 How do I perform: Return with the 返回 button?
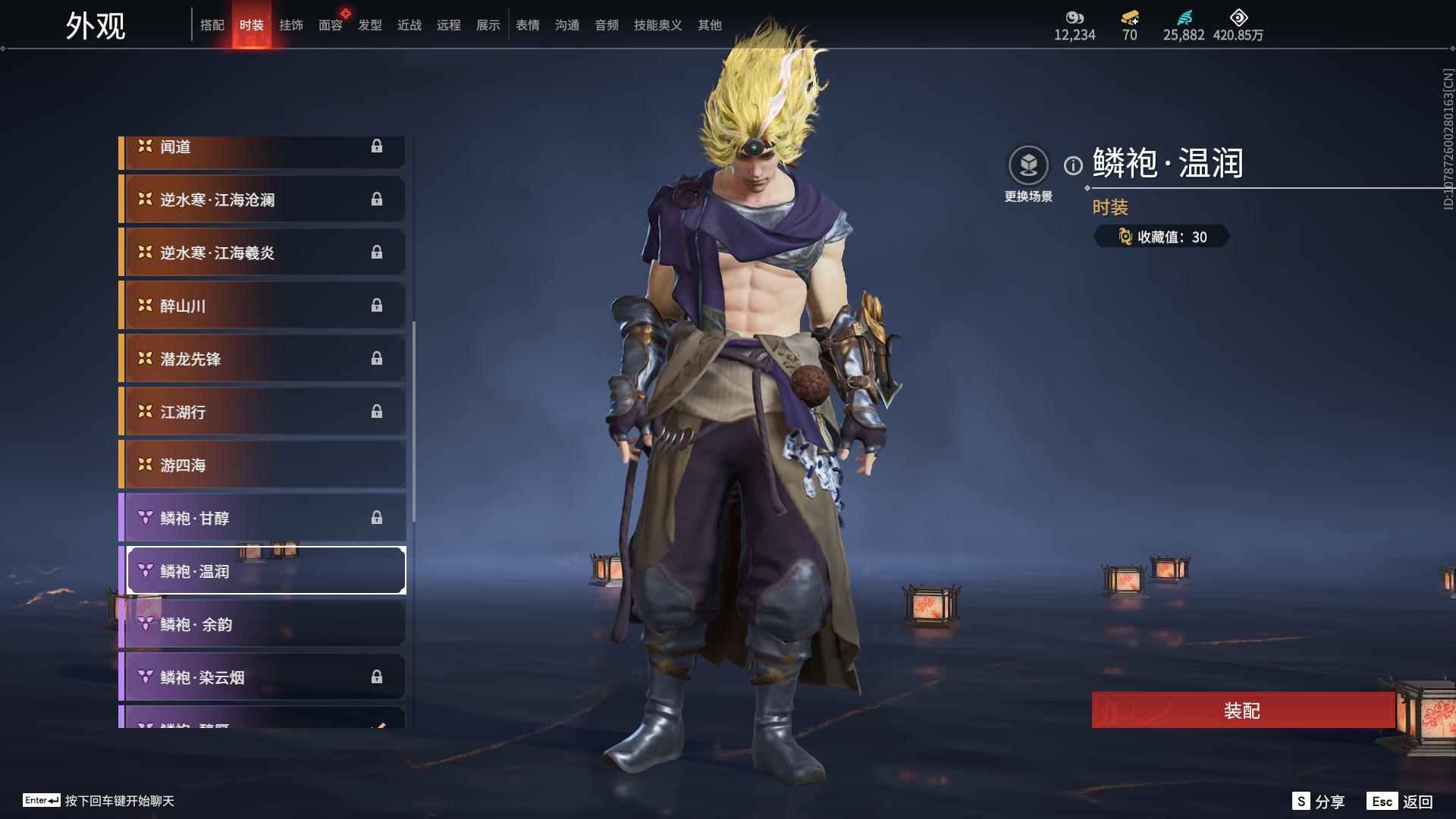click(x=1400, y=802)
